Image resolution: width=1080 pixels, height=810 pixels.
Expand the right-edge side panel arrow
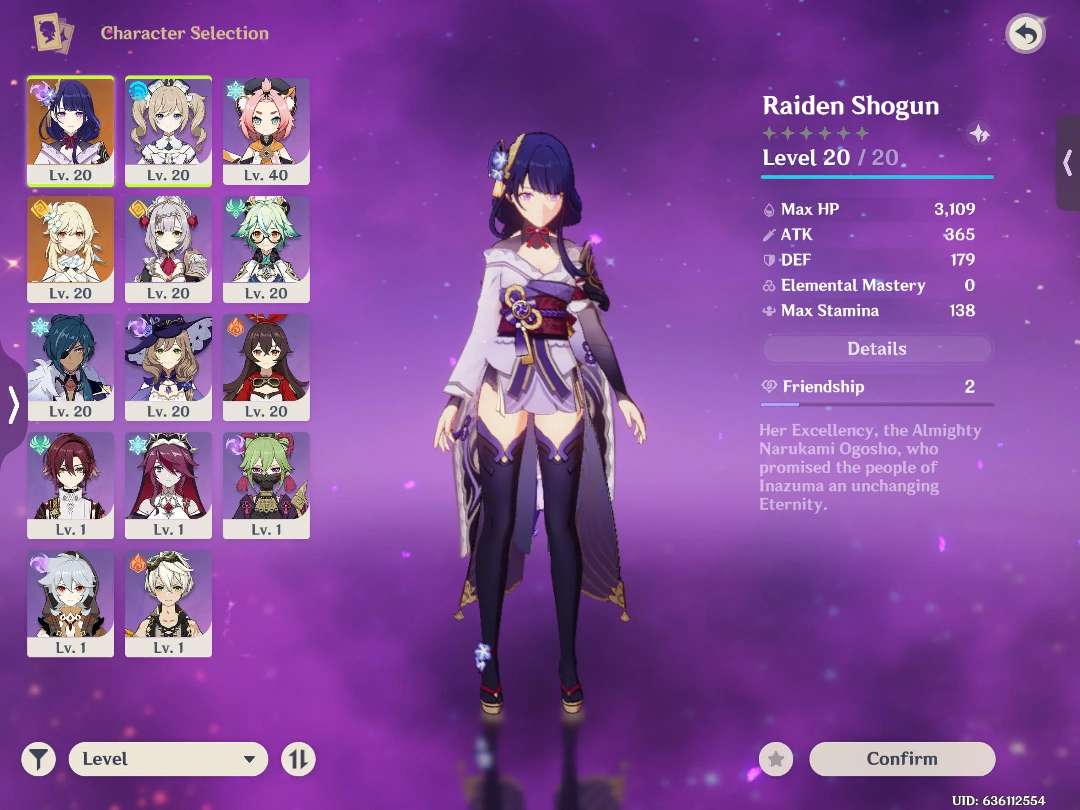(1067, 162)
